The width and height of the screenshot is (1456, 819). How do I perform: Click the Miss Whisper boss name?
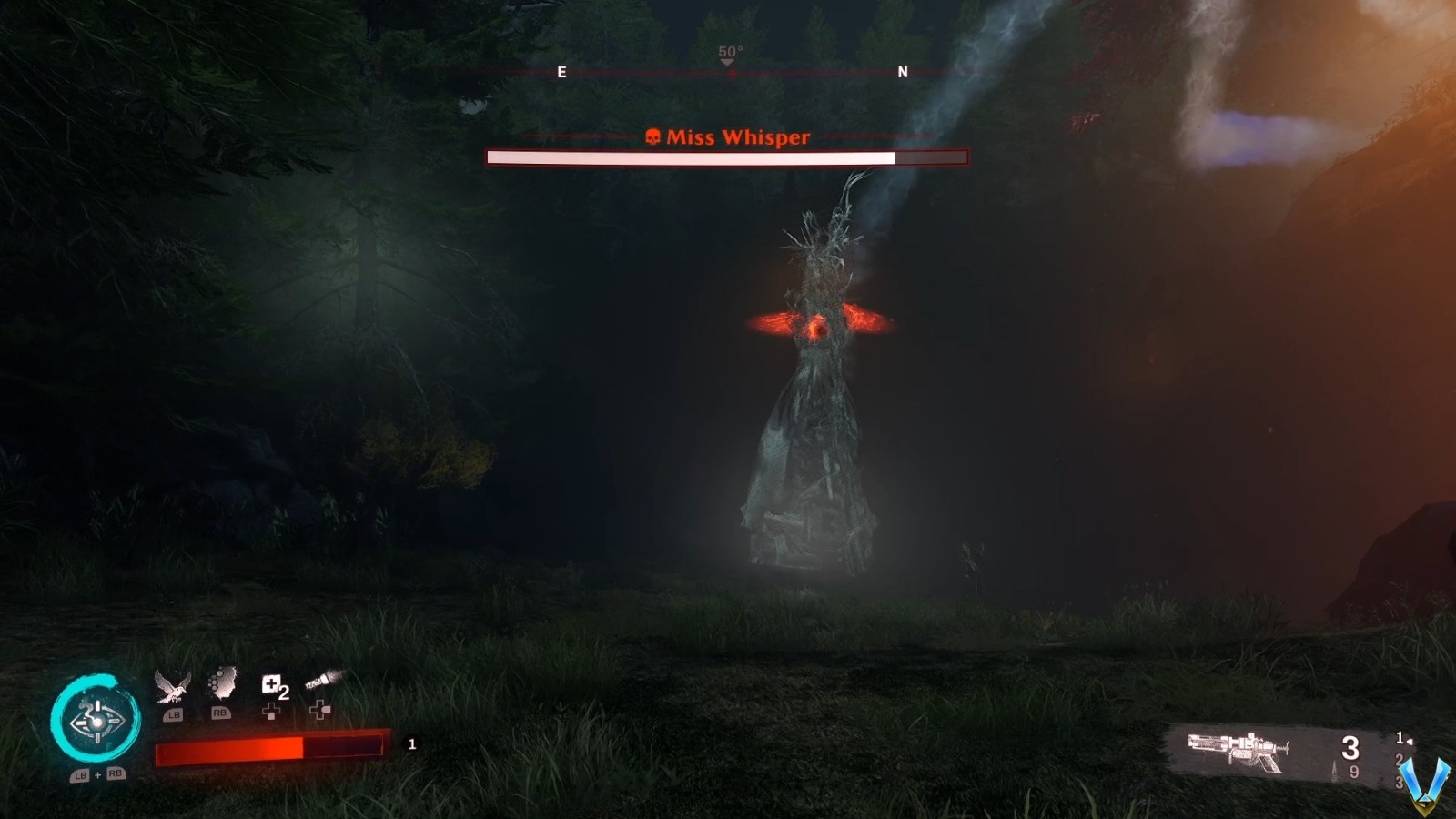tap(737, 137)
